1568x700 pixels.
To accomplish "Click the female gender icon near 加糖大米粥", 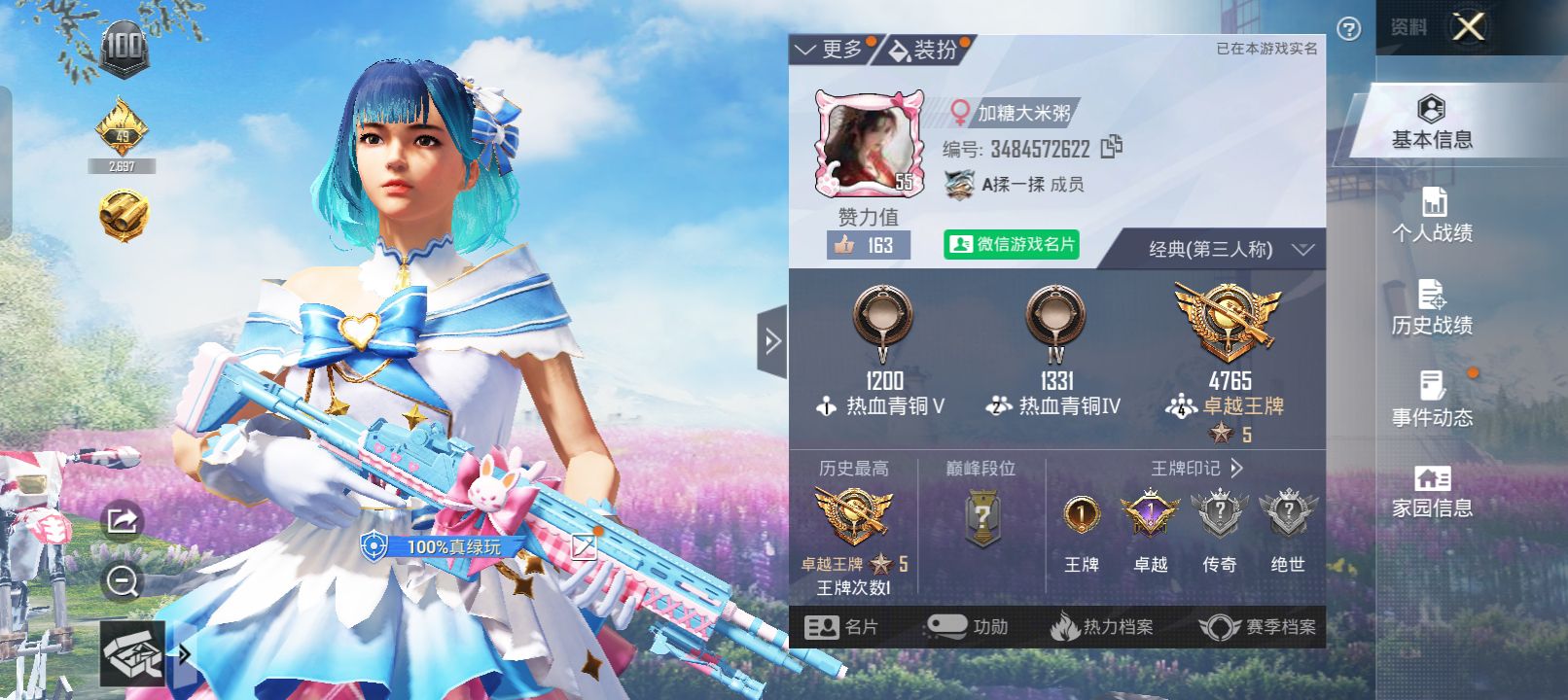I will [x=962, y=110].
